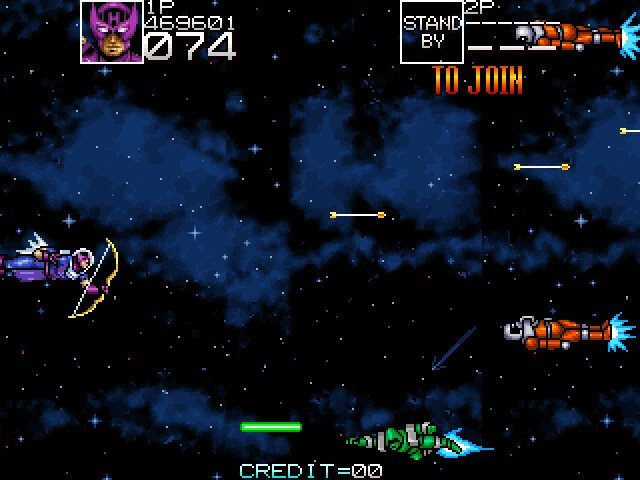Click the Hawkeye player one portrait
640x480 pixels.
[111, 31]
